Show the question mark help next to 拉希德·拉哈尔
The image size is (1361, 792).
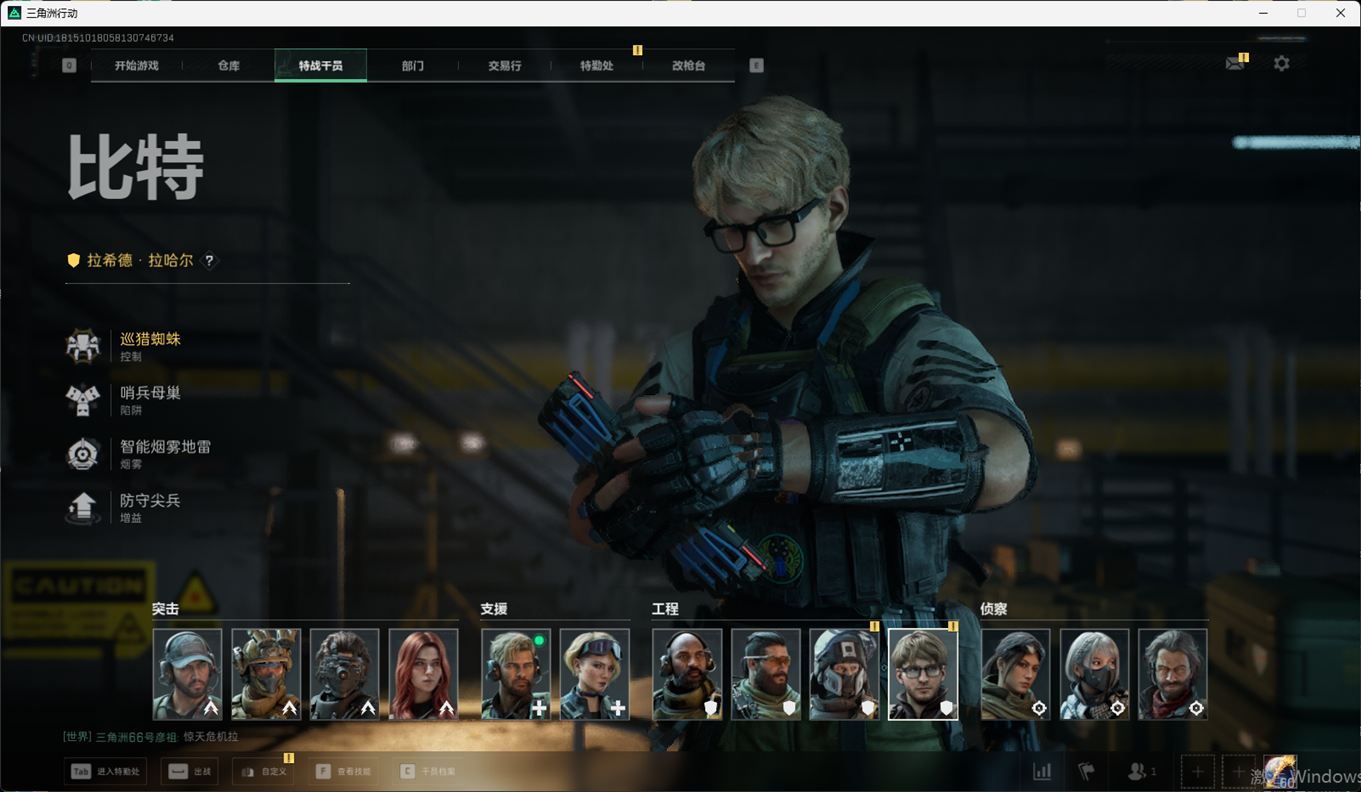pos(209,261)
